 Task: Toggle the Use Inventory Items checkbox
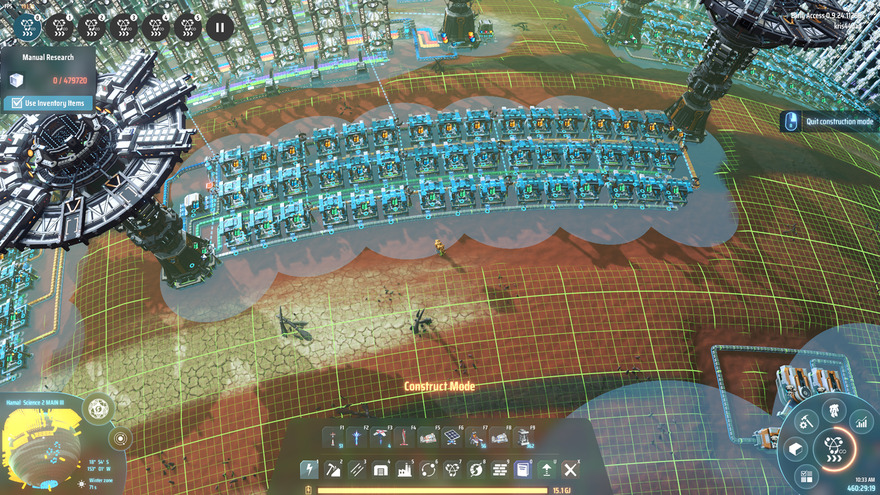(15, 103)
